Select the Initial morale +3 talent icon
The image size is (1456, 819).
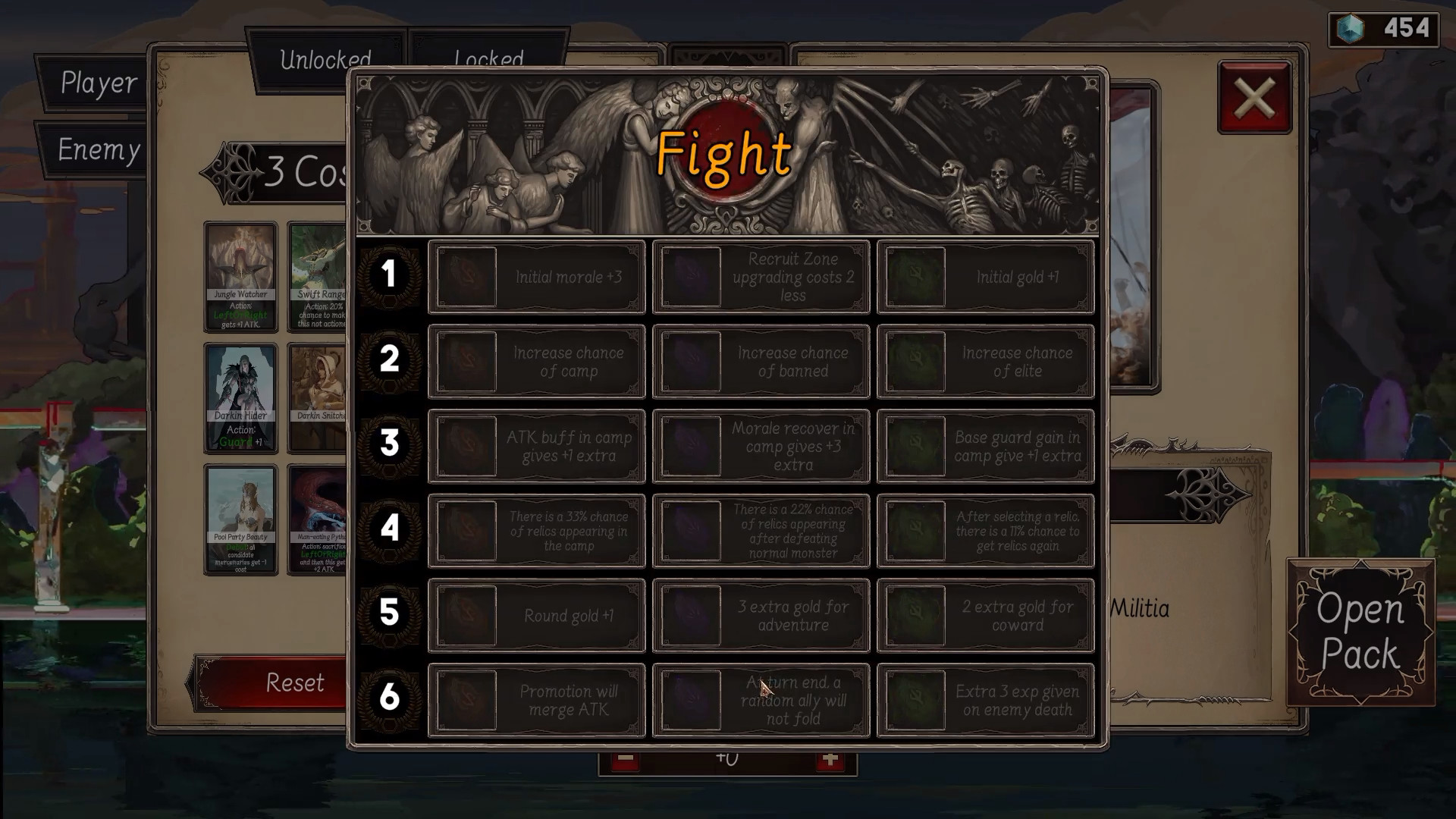tap(465, 276)
